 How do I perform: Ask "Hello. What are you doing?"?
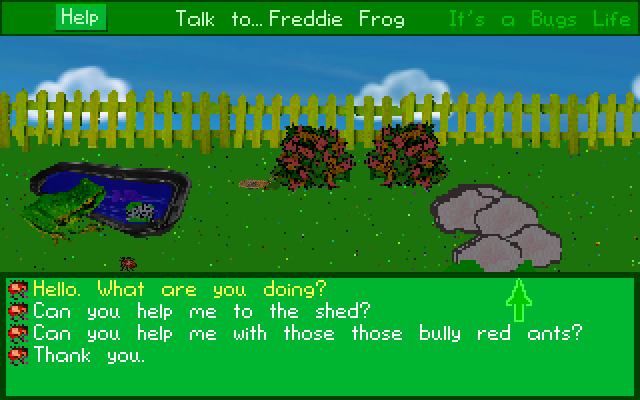(x=179, y=290)
